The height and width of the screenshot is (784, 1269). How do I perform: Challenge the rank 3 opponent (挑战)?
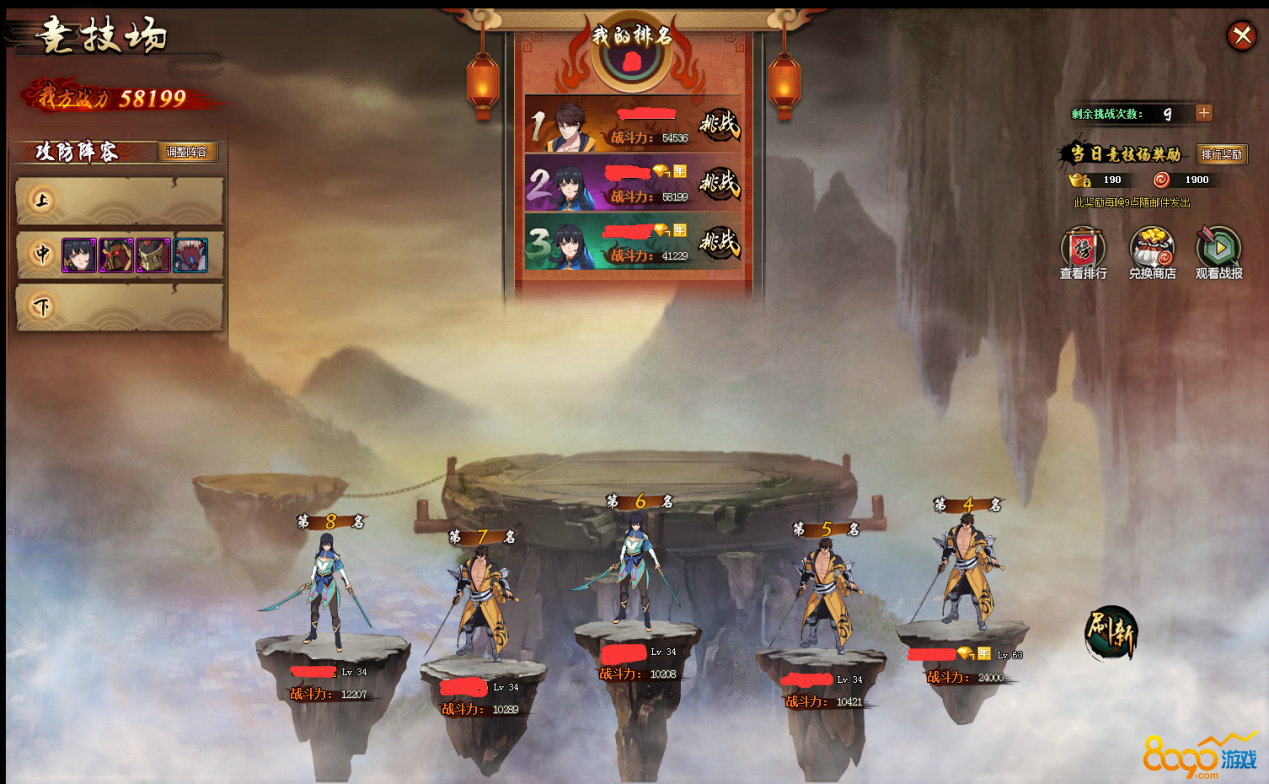(719, 242)
